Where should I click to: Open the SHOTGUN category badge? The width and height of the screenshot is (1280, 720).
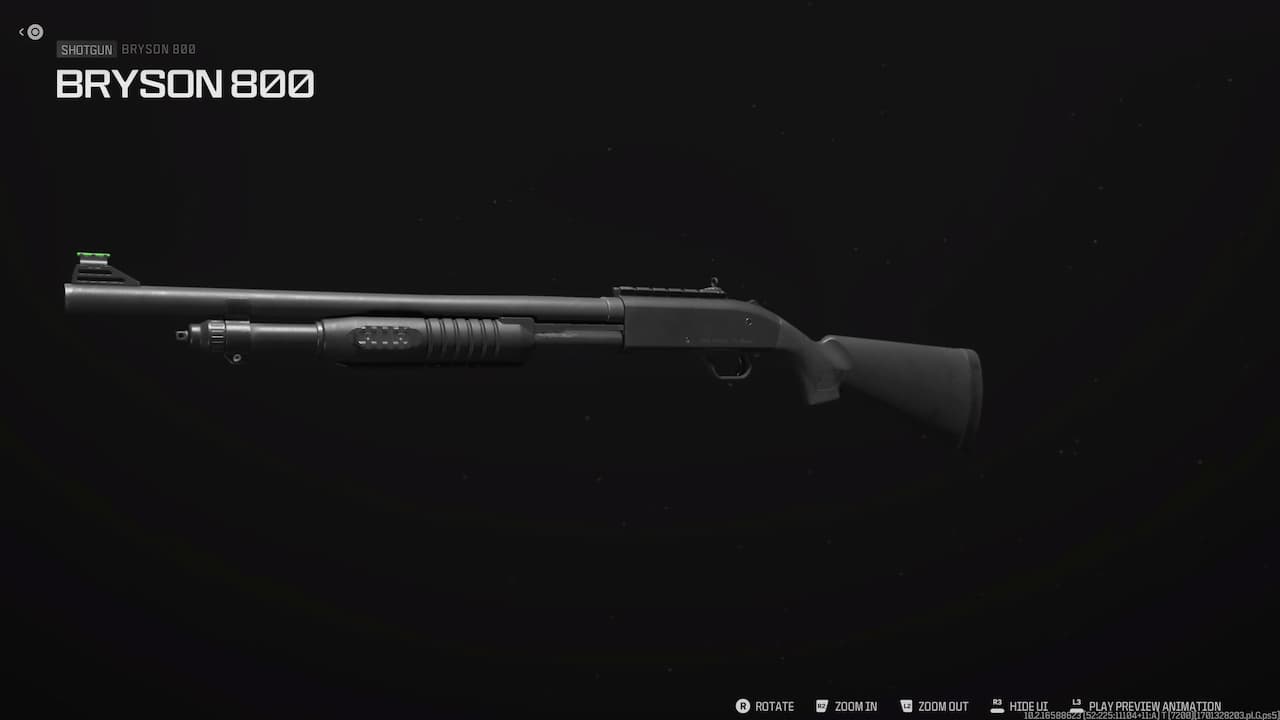[86, 49]
